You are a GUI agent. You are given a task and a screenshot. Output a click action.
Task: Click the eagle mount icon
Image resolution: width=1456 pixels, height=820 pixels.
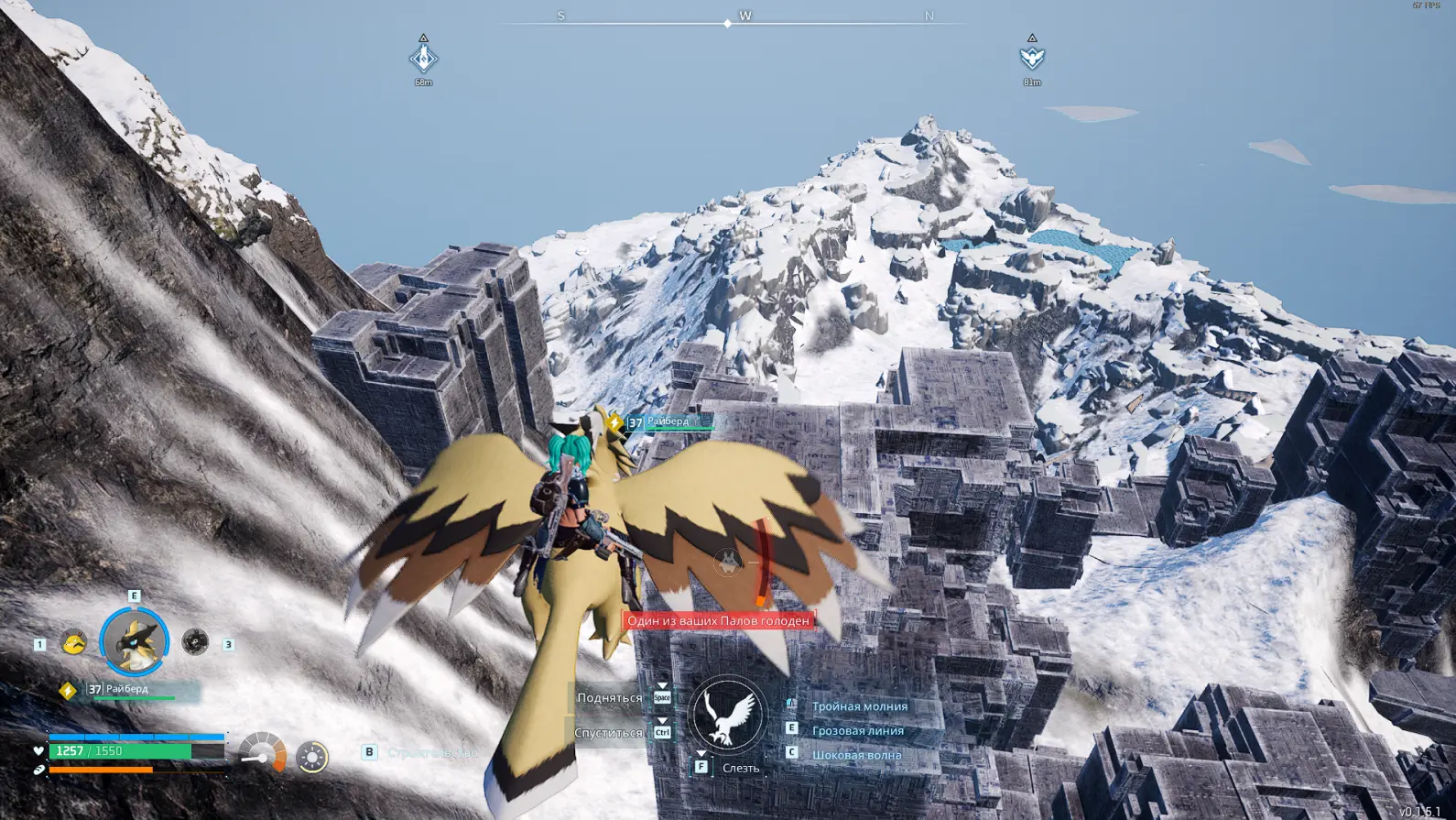pos(727,714)
